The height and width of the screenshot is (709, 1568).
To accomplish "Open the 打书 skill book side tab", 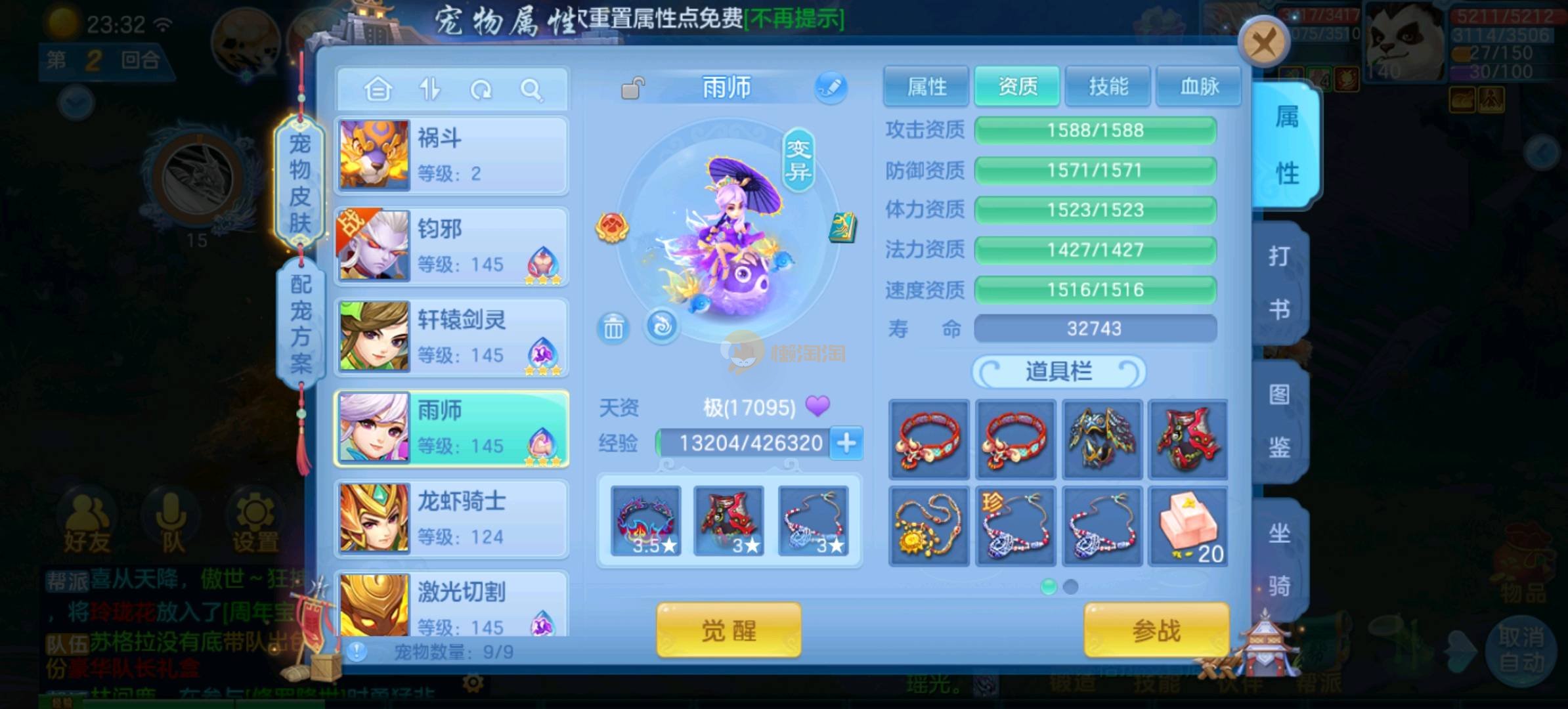I will (x=1278, y=282).
